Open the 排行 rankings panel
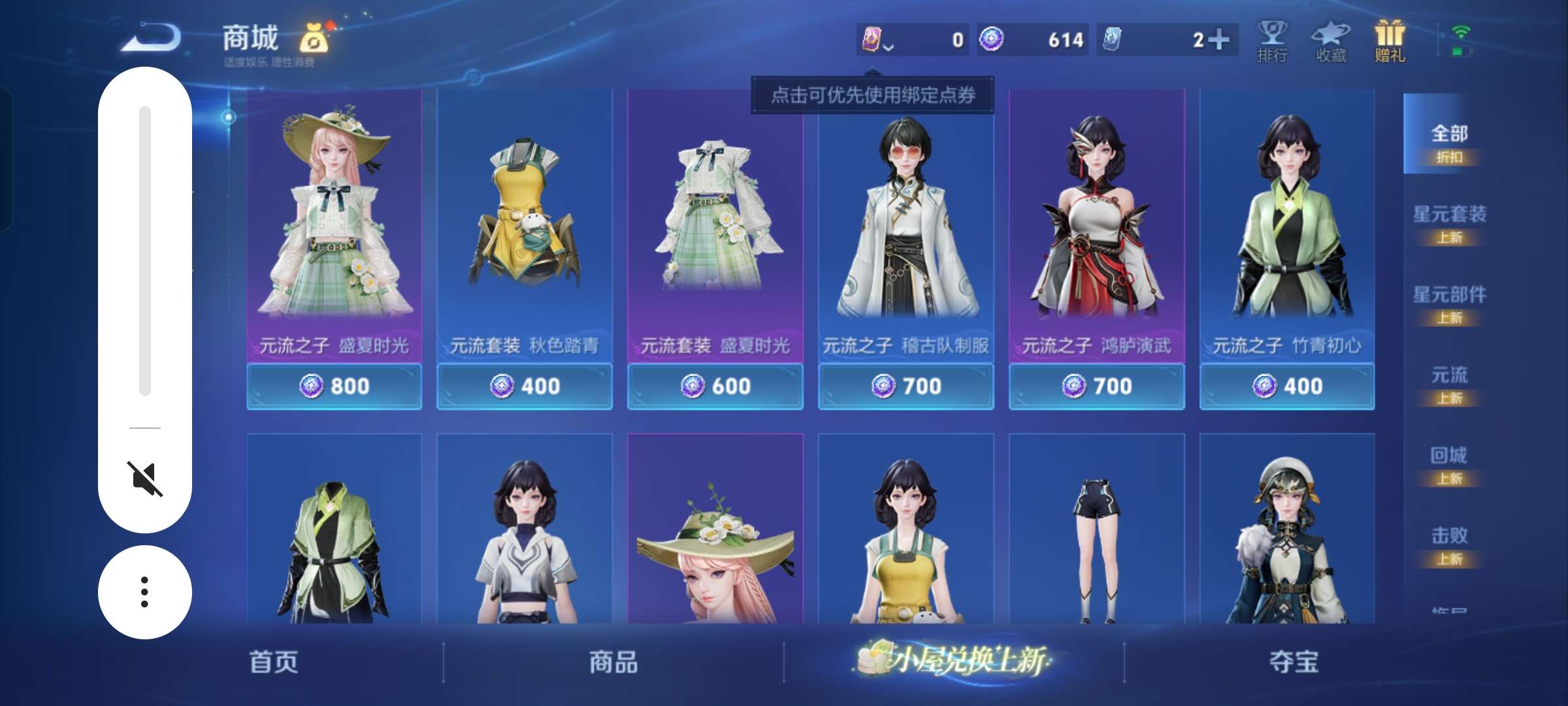This screenshot has height=706, width=1568. click(x=1273, y=39)
